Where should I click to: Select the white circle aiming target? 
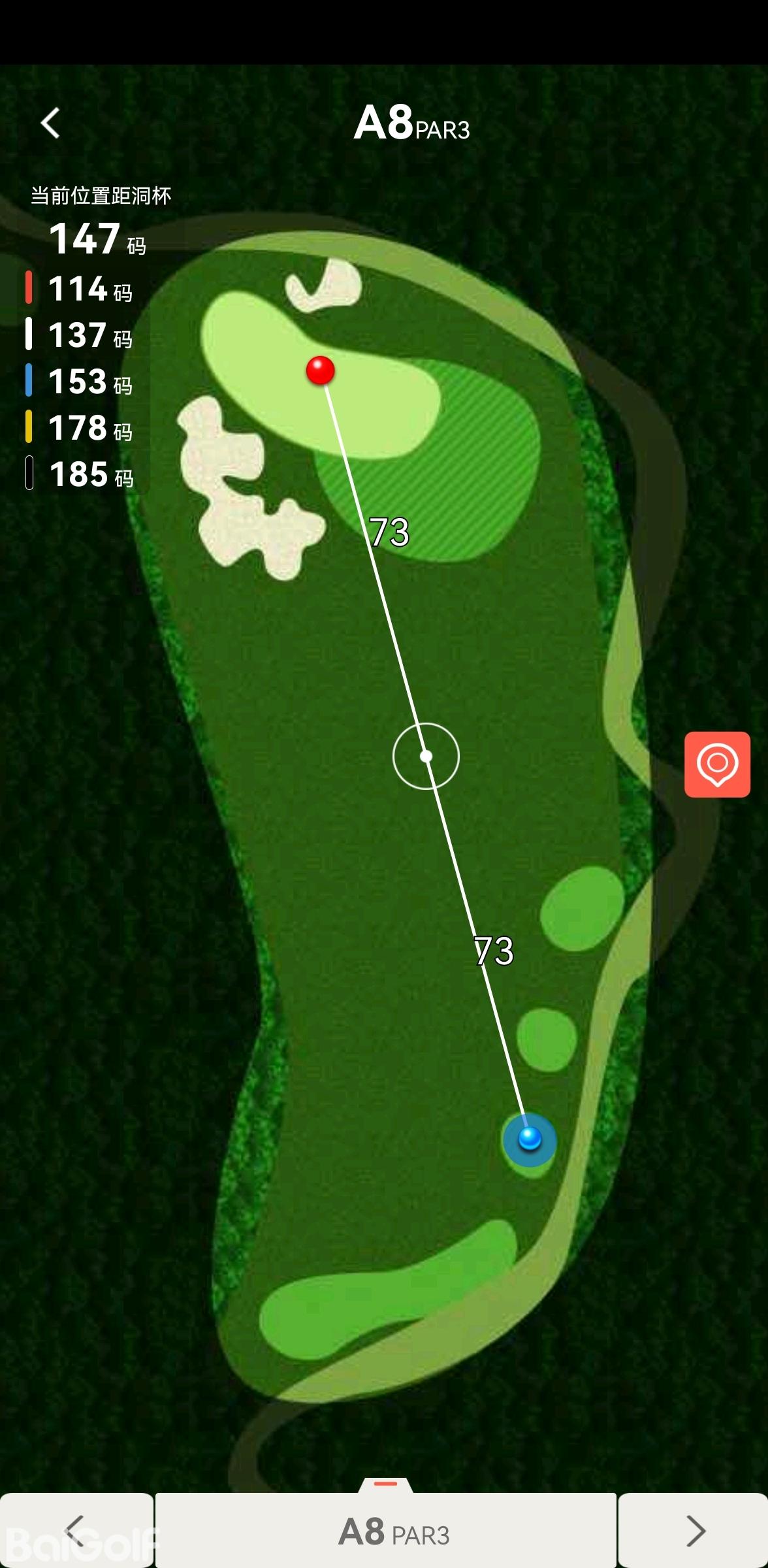click(x=426, y=757)
